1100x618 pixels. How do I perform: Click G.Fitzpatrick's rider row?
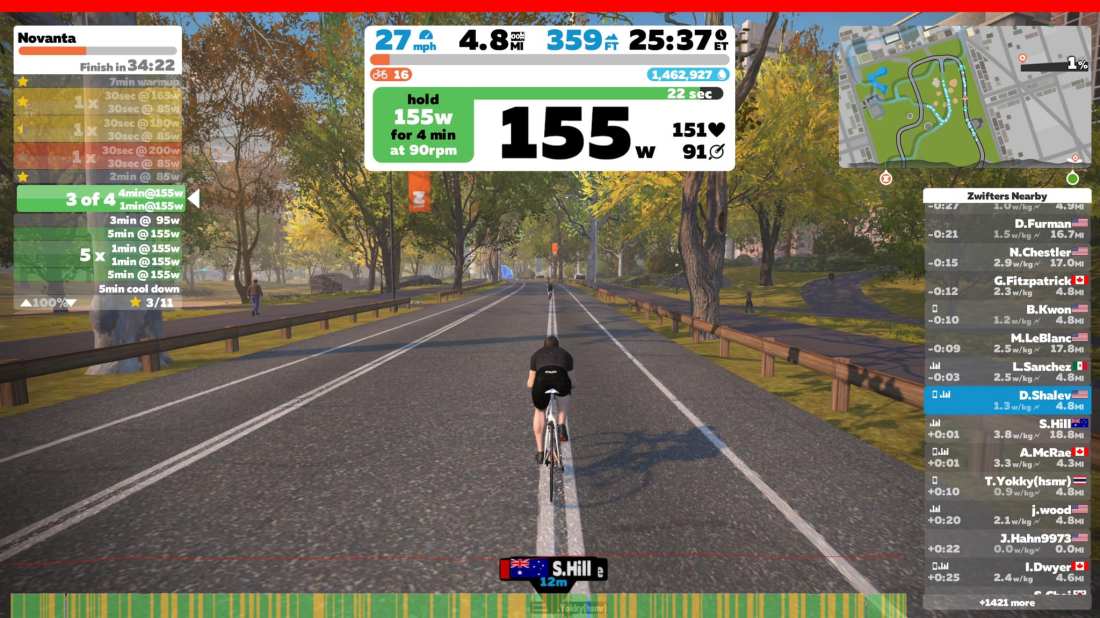(1006, 286)
